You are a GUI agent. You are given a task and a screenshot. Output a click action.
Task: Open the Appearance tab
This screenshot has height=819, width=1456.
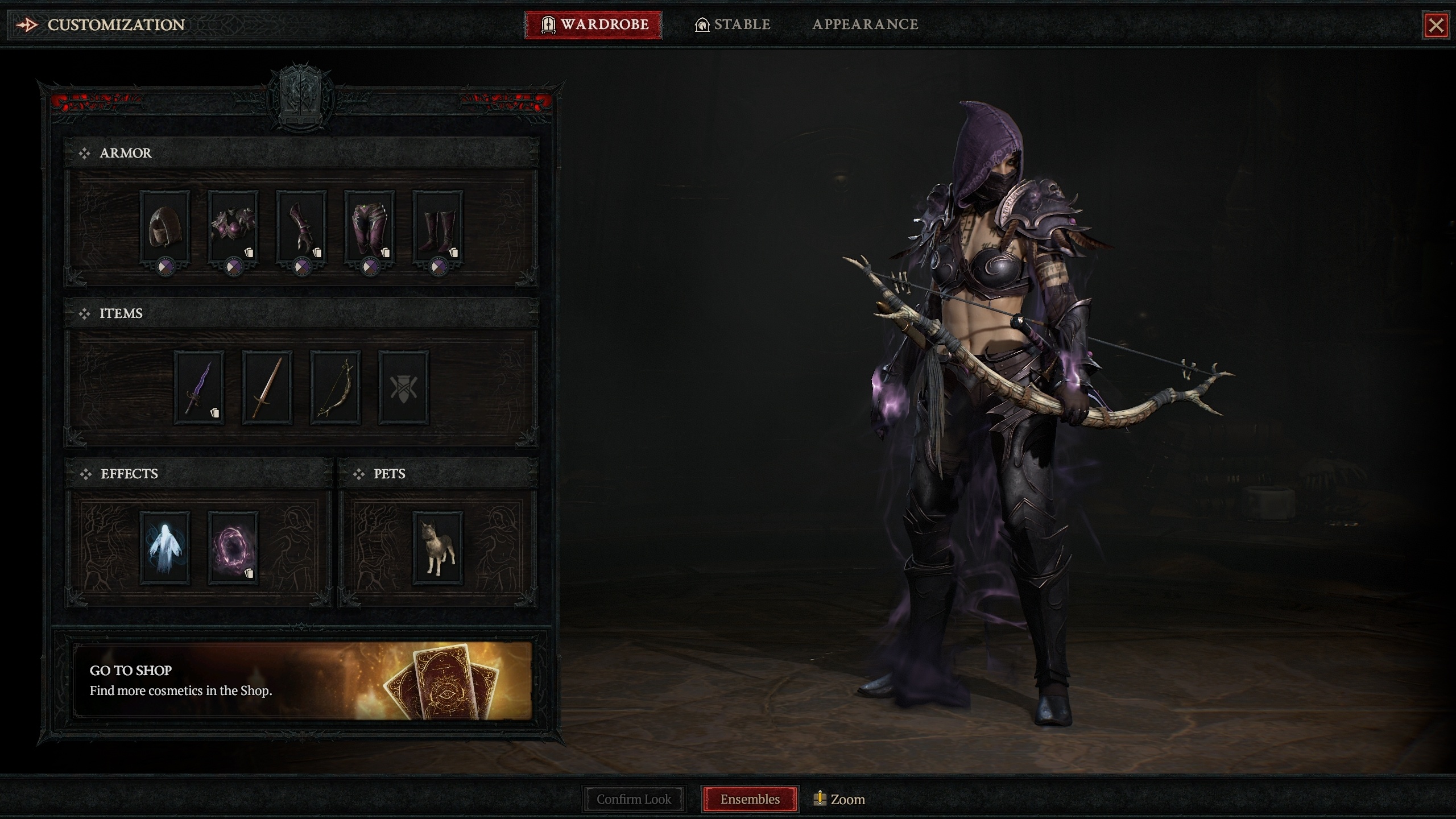(x=865, y=24)
